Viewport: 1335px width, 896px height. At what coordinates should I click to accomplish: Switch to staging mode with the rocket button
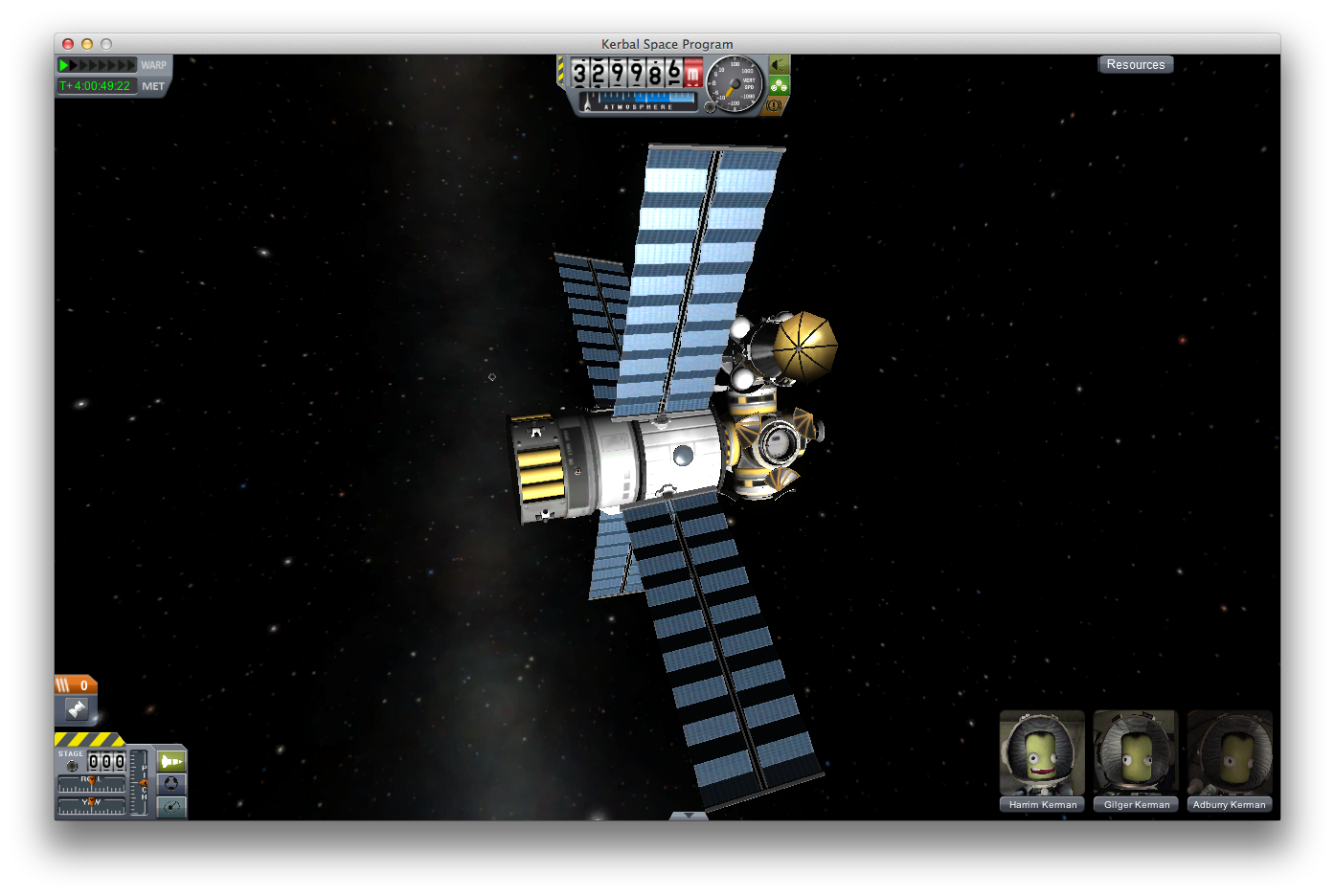171,761
